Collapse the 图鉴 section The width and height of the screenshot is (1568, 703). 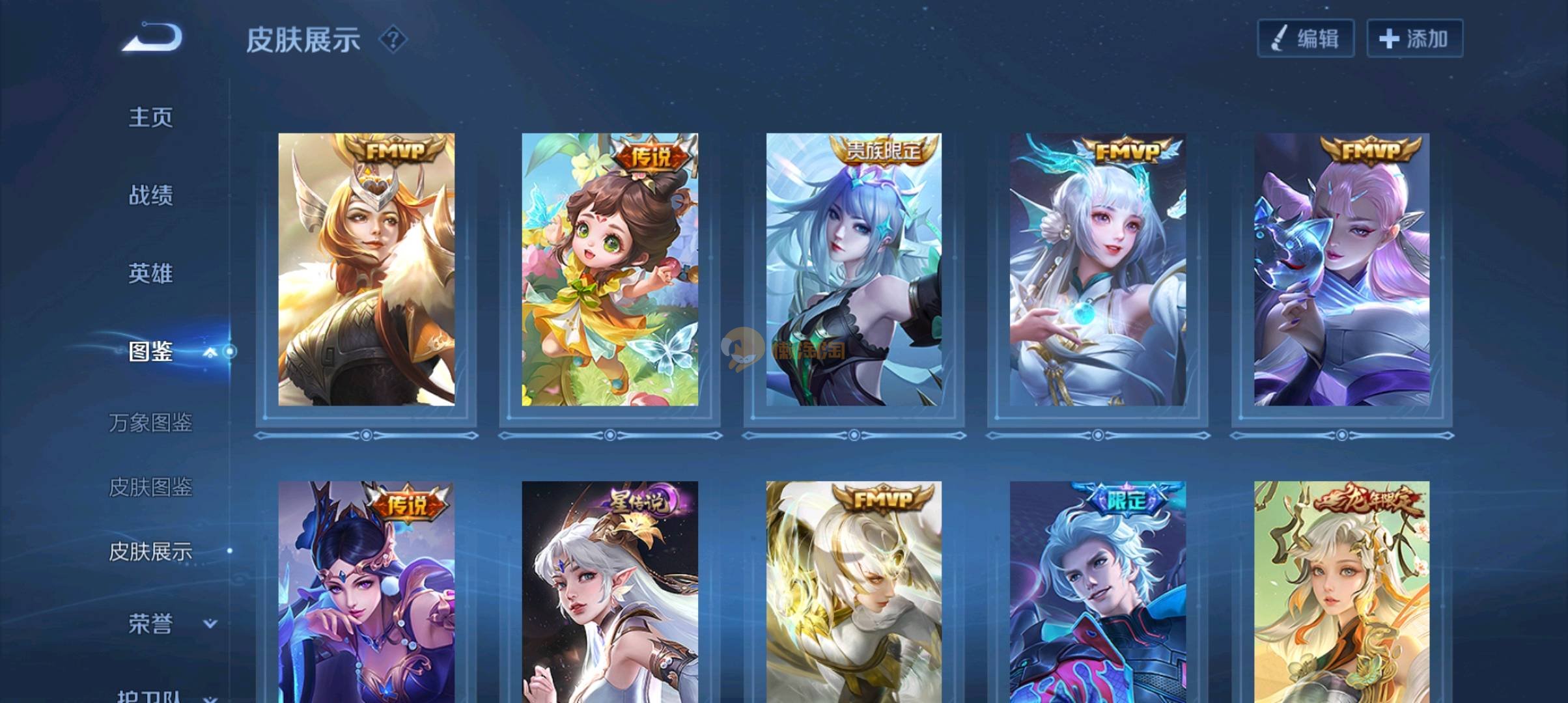click(210, 352)
